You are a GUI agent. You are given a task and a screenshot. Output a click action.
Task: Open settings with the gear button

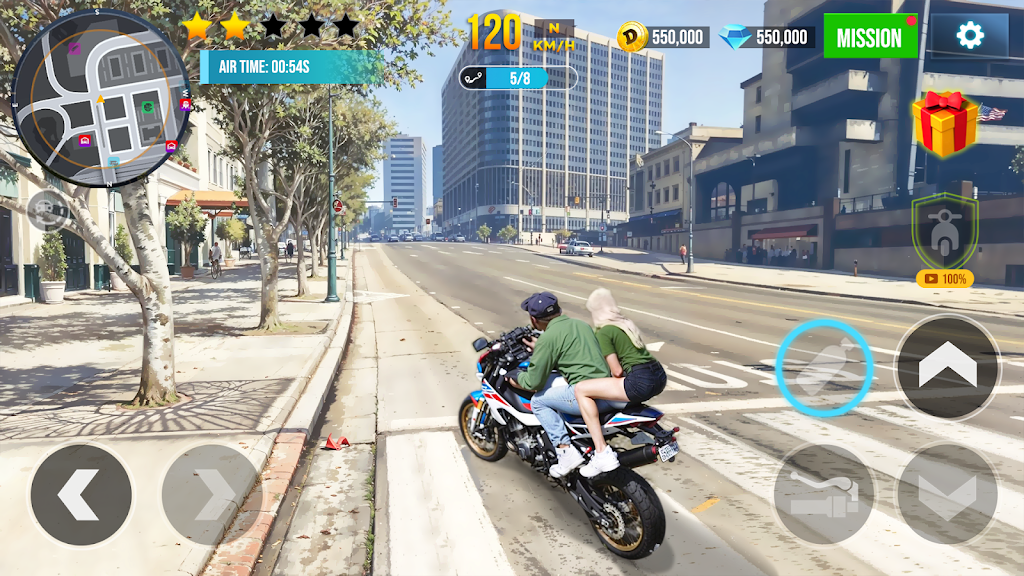coord(969,36)
